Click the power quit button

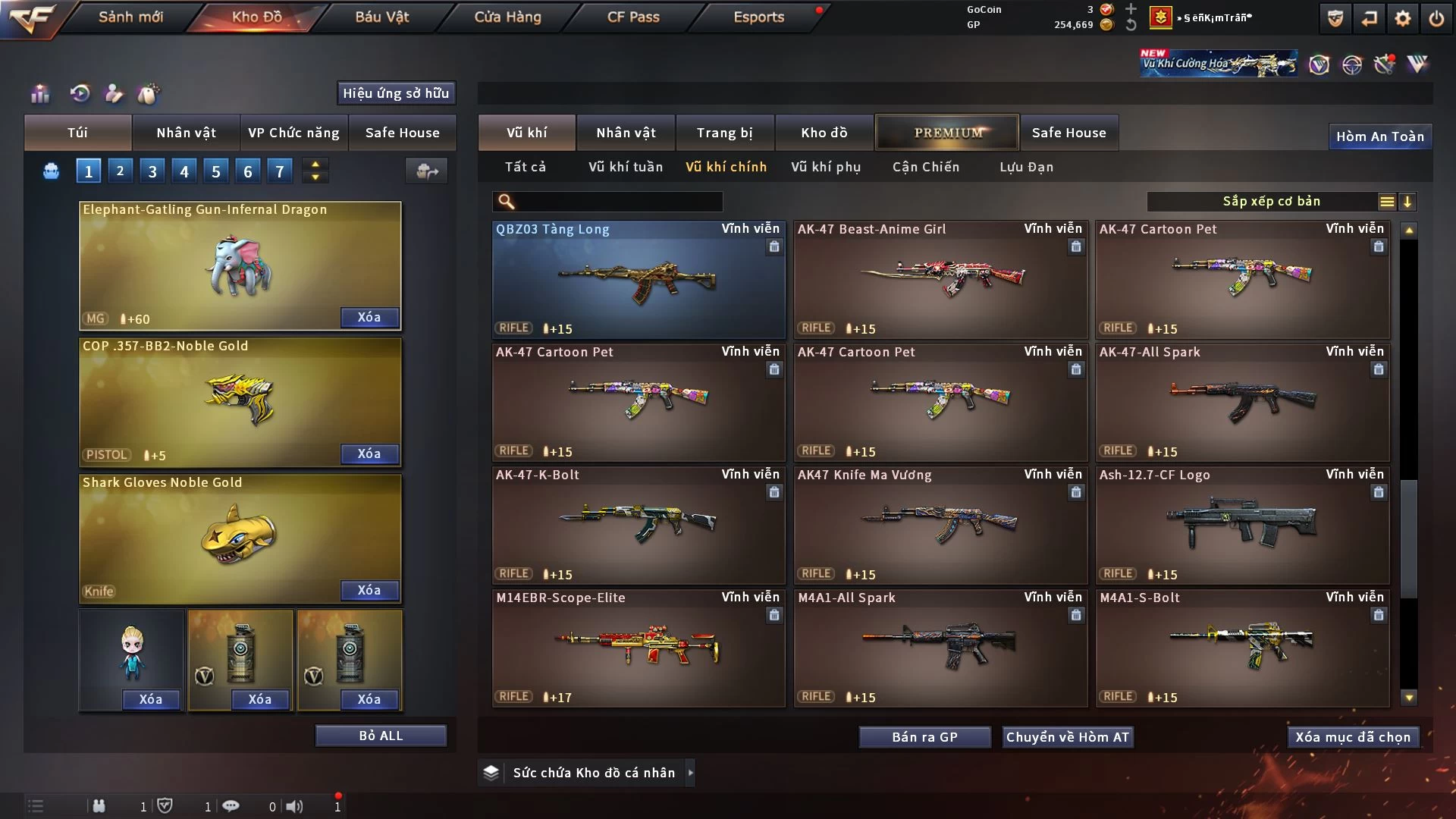(1436, 18)
